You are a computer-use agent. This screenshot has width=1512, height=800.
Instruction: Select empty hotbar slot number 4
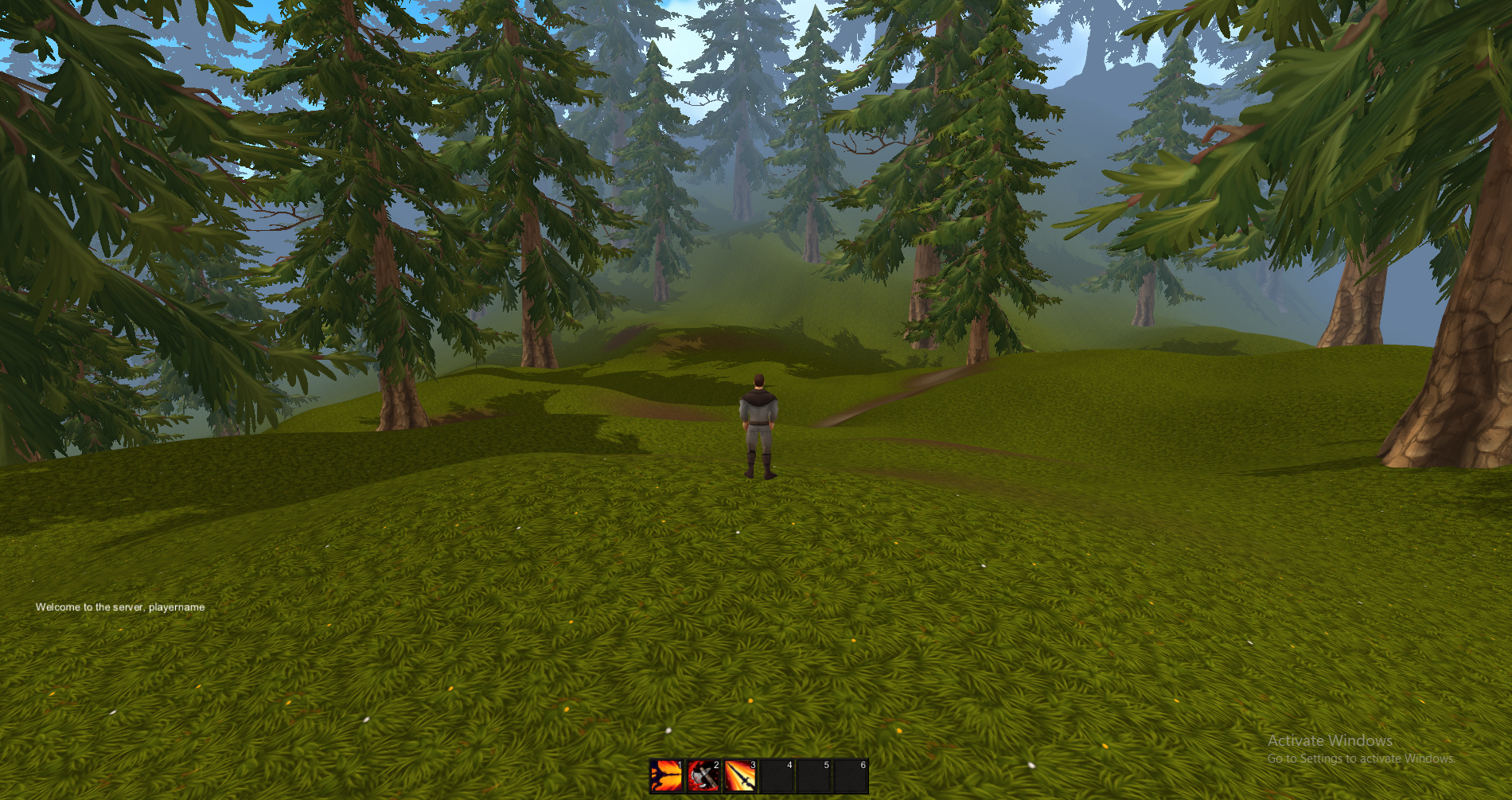[777, 776]
